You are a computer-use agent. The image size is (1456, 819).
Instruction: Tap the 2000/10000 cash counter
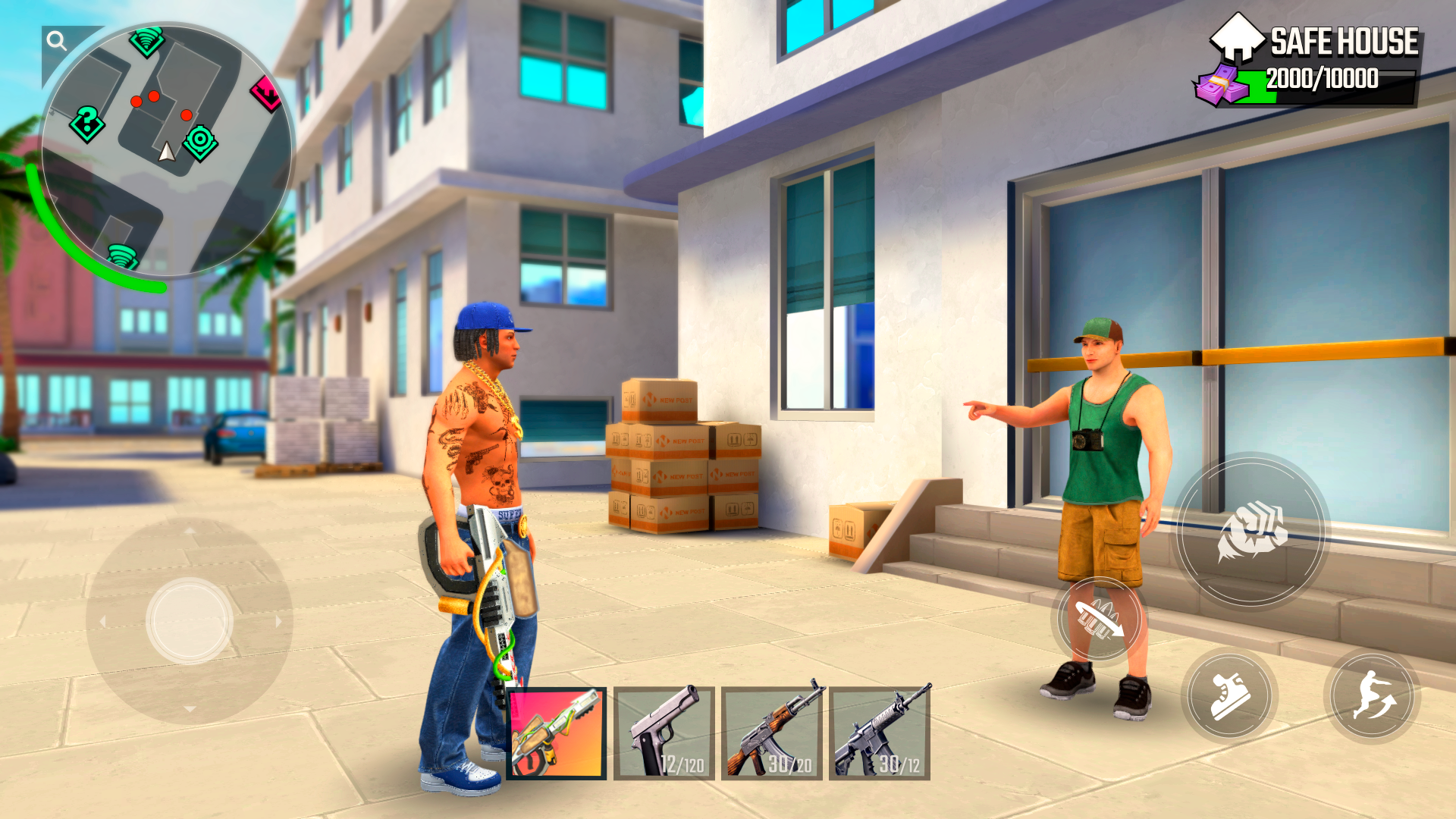[x=1323, y=77]
